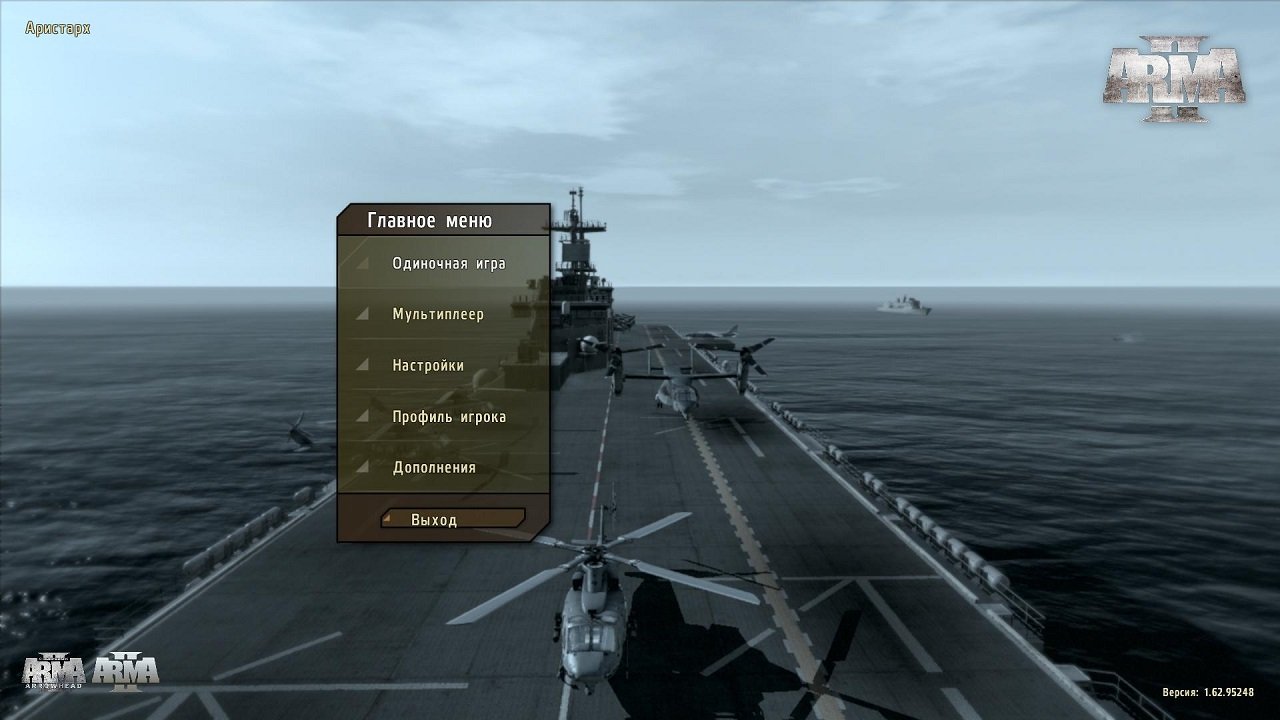Image resolution: width=1280 pixels, height=720 pixels.
Task: Expand the triangle beside Одиночная игра
Action: point(364,262)
